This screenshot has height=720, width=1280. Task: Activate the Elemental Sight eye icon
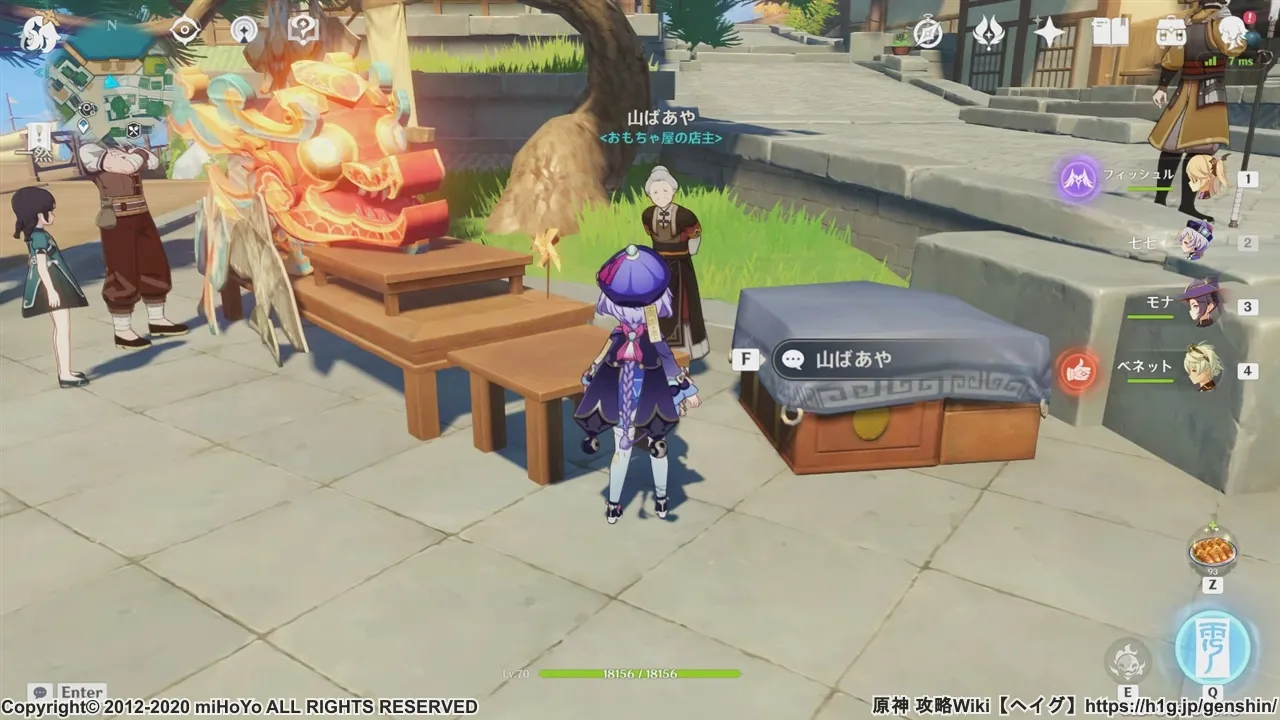click(183, 30)
